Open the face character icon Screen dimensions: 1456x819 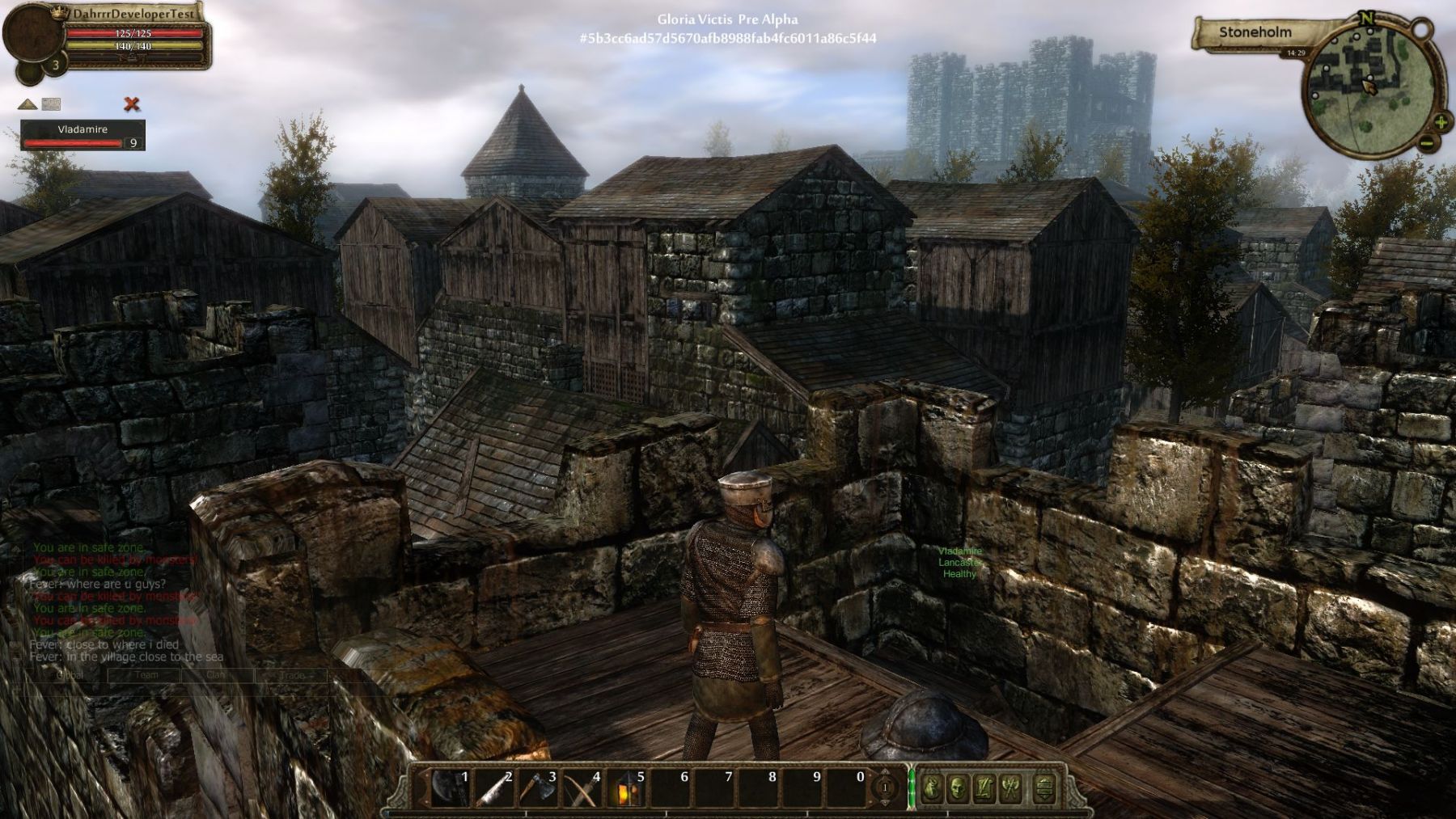click(x=958, y=787)
